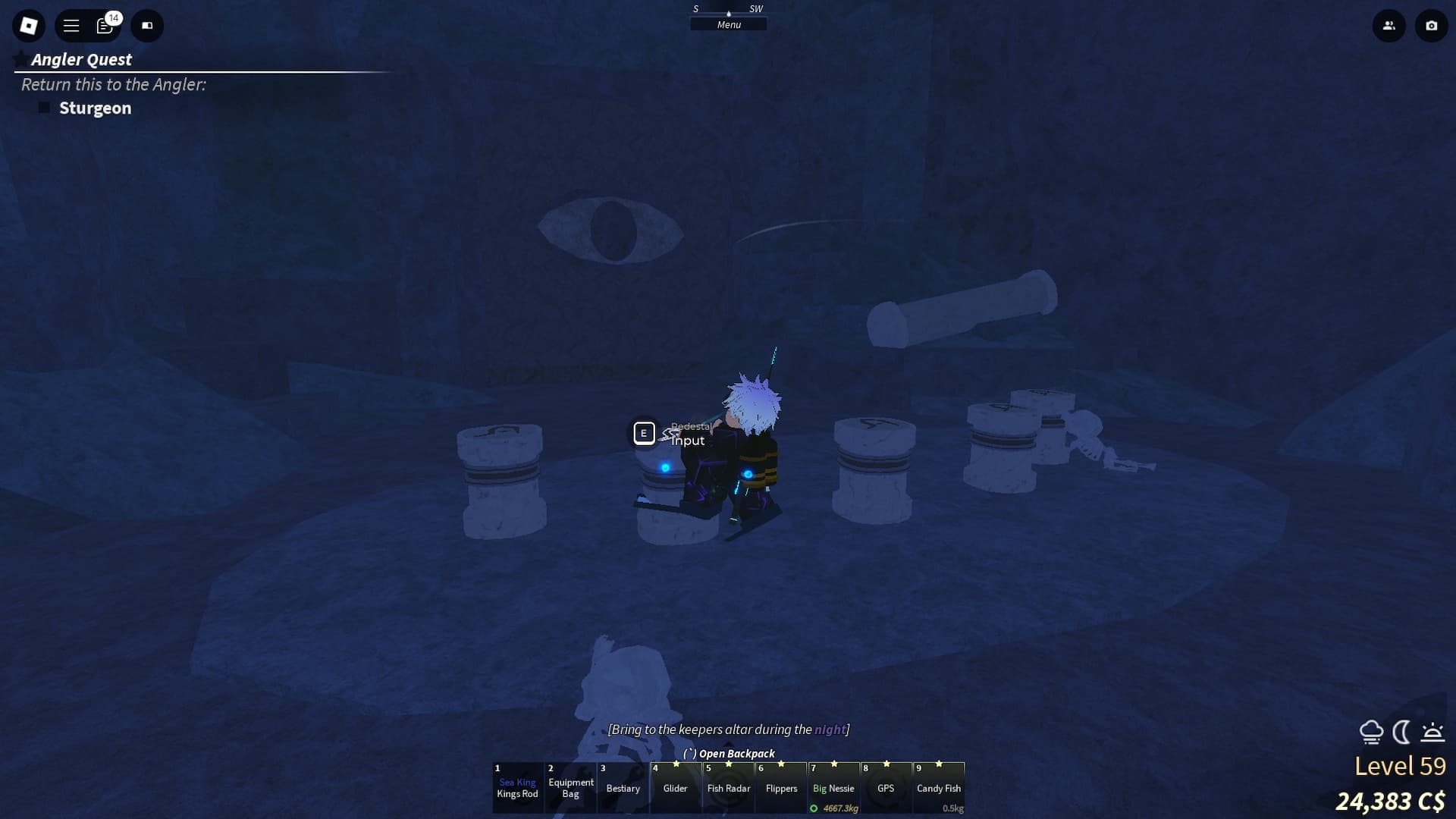This screenshot has width=1456, height=819.
Task: Open the Bestiary in slot 3
Action: point(623,788)
